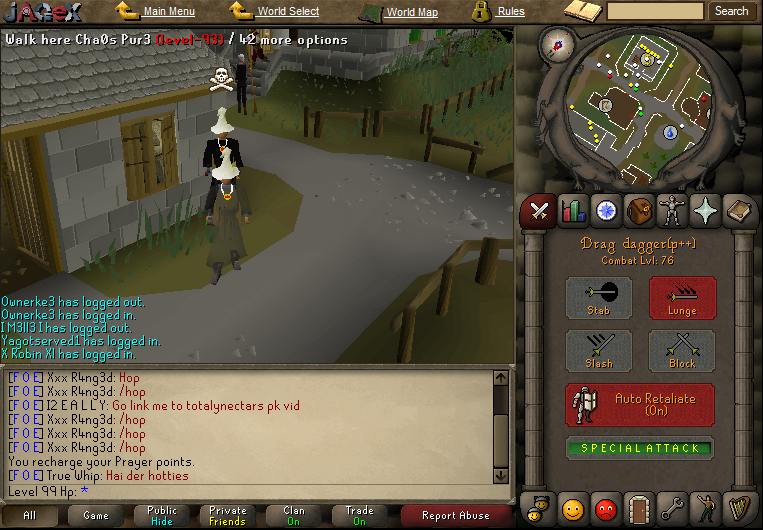
Task: Select the Stab attack style
Action: coord(599,298)
